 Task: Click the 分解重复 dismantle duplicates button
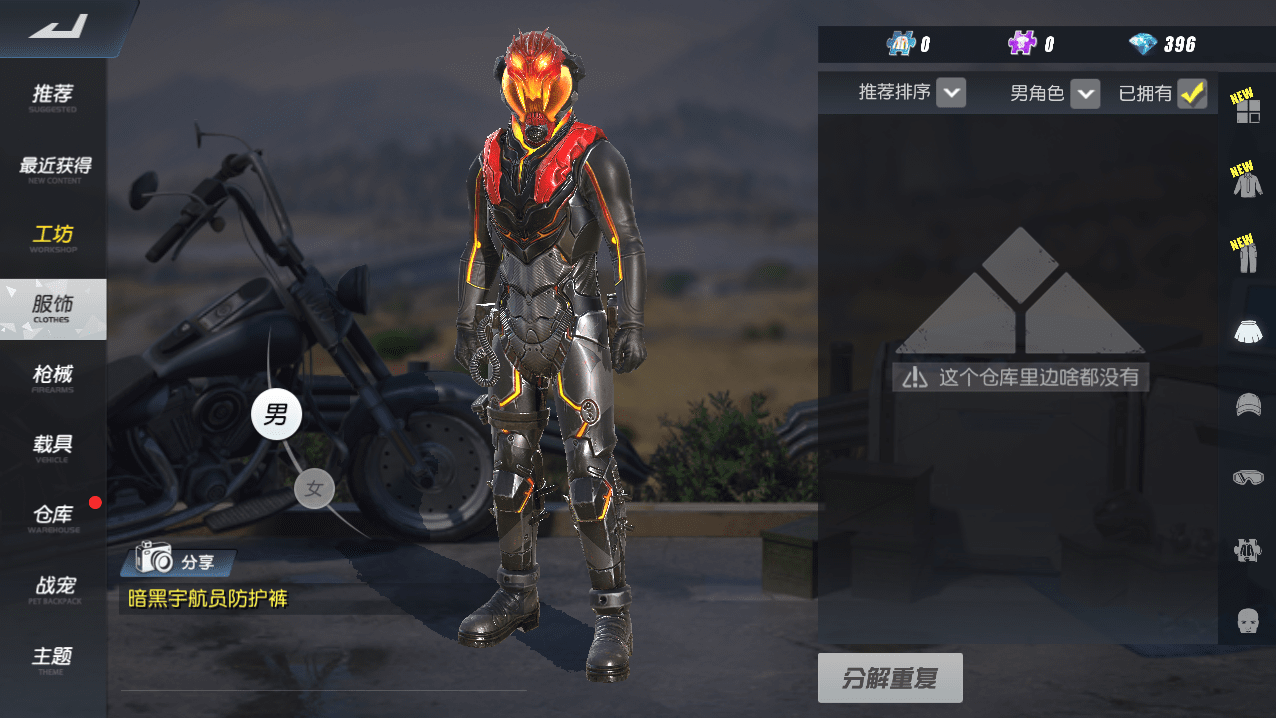pos(890,679)
